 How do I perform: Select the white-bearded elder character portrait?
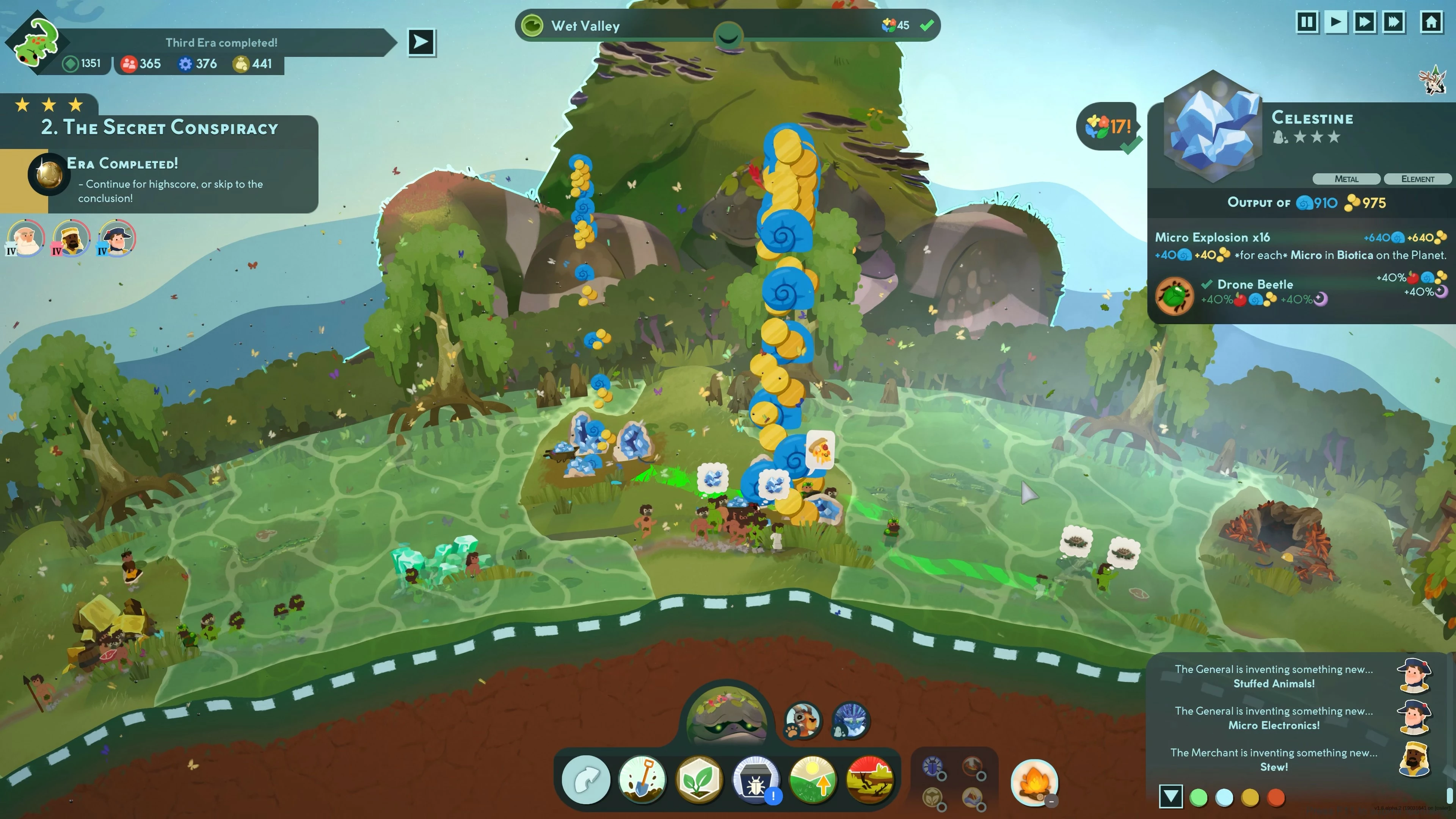coord(25,238)
